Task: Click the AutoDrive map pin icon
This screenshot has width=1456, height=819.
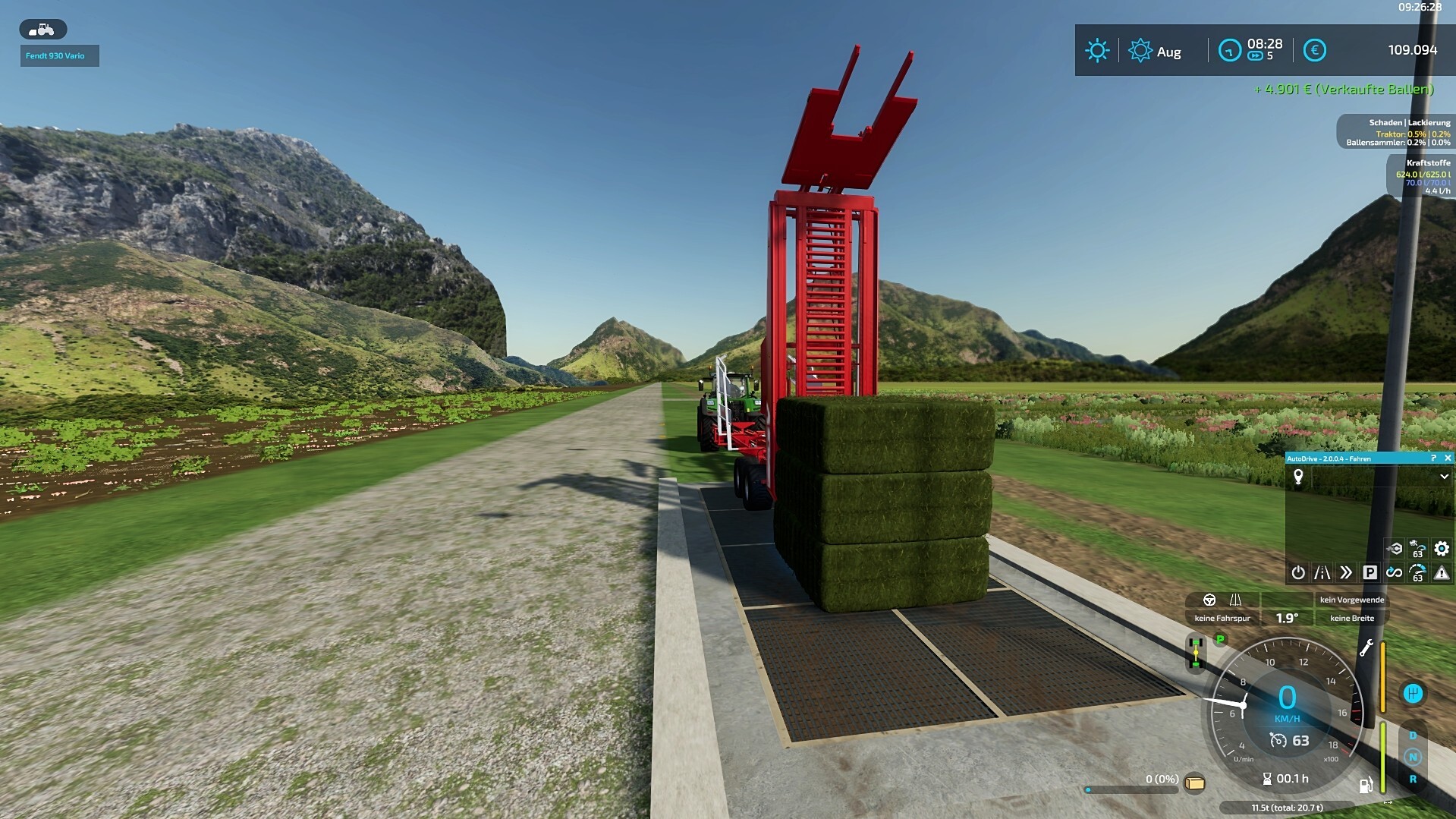Action: click(x=1298, y=477)
